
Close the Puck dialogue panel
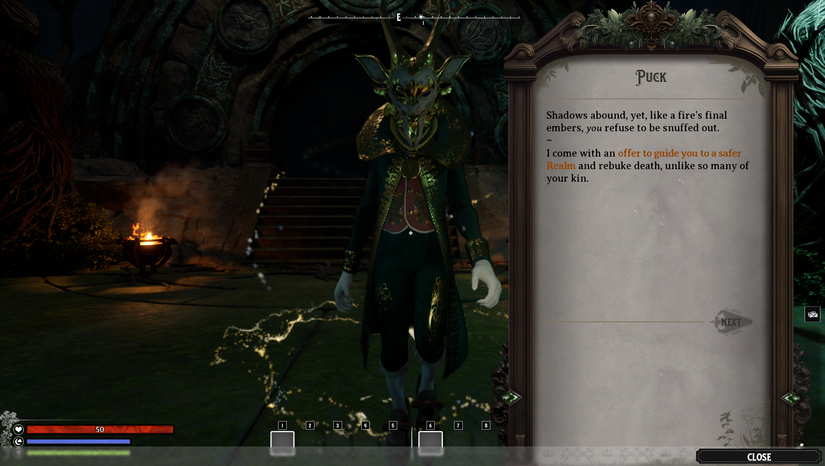point(758,457)
